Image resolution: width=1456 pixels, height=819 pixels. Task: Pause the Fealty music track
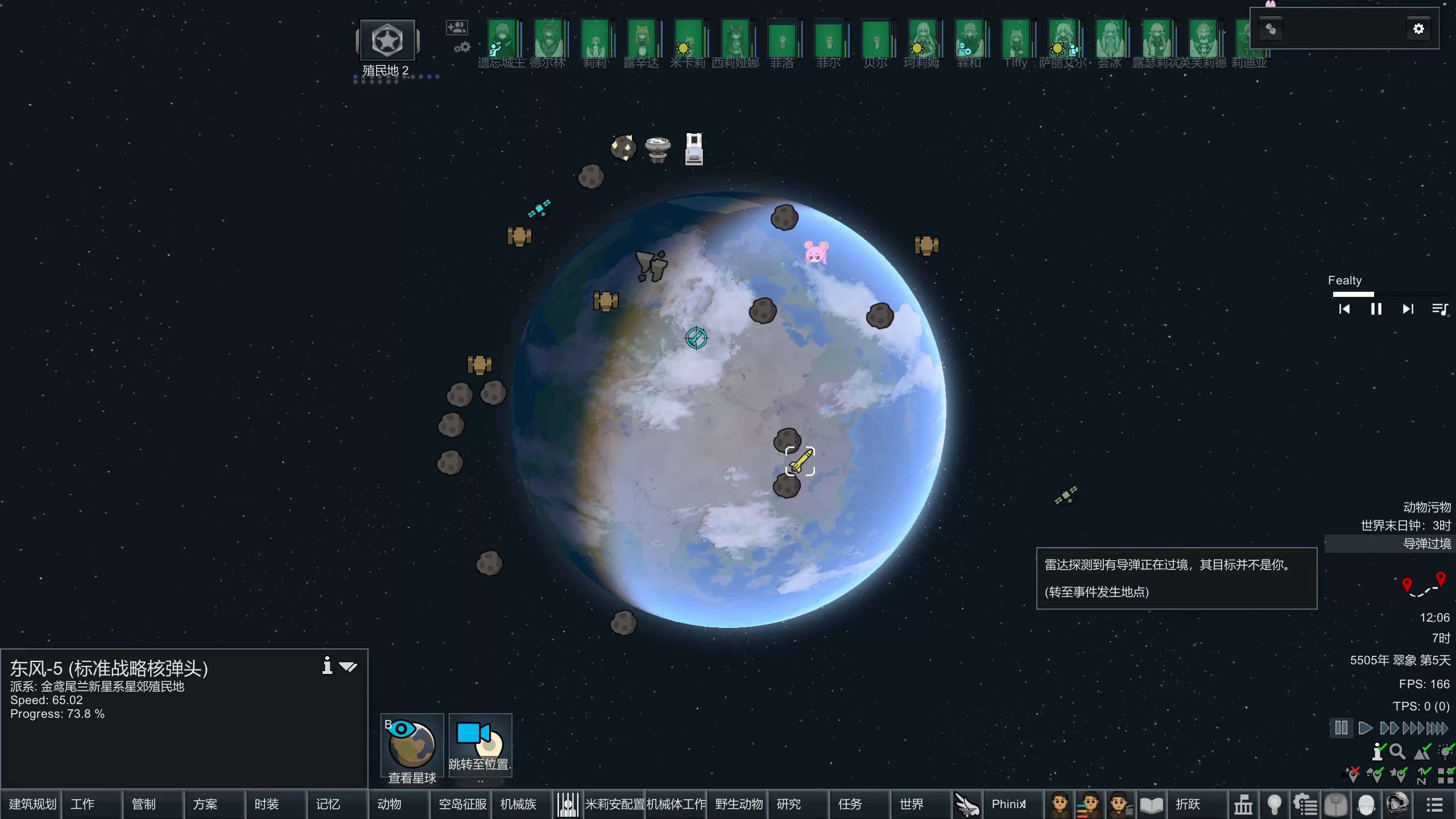pos(1376,309)
